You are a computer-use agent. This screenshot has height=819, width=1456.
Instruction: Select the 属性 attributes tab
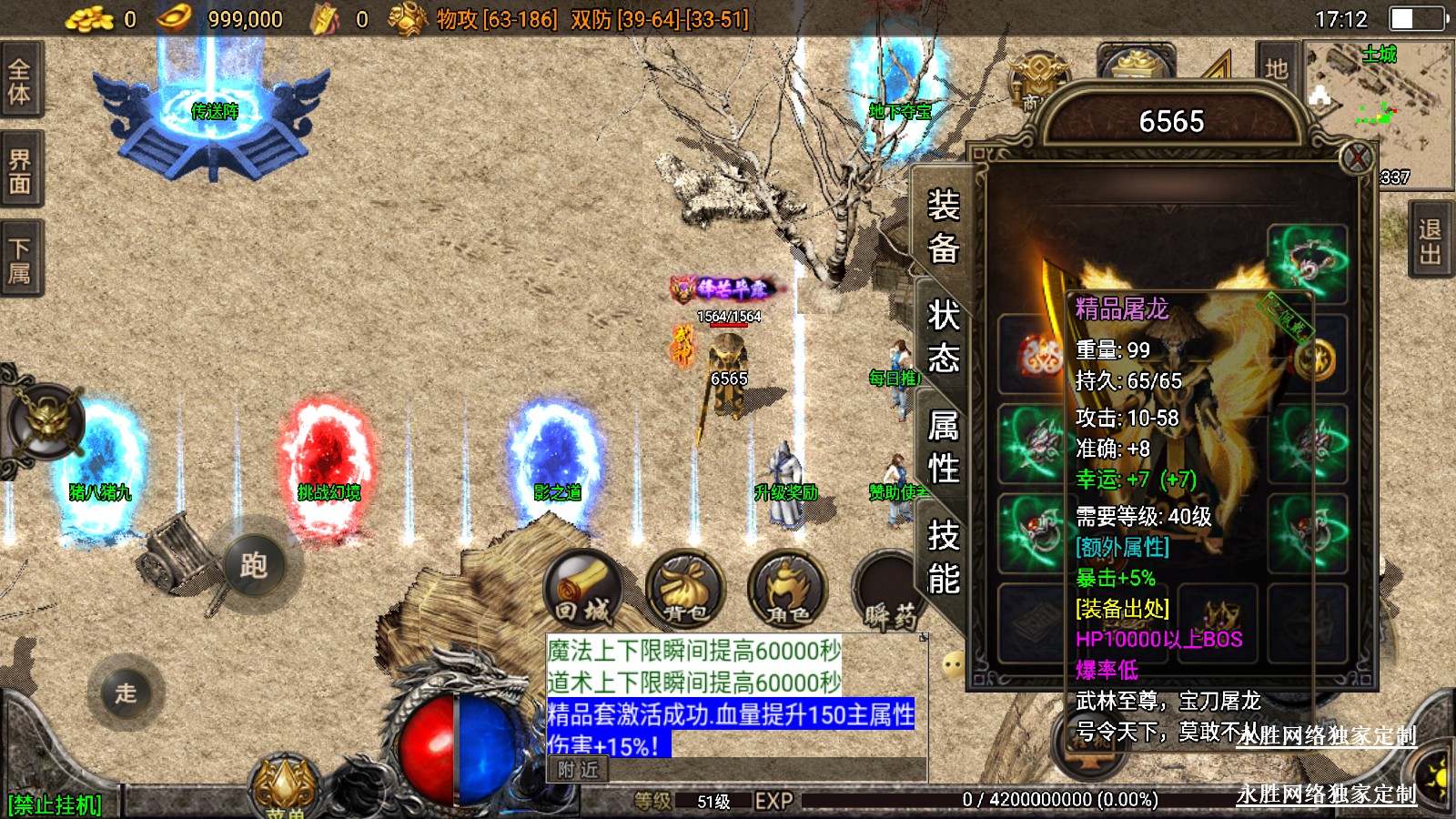943,447
